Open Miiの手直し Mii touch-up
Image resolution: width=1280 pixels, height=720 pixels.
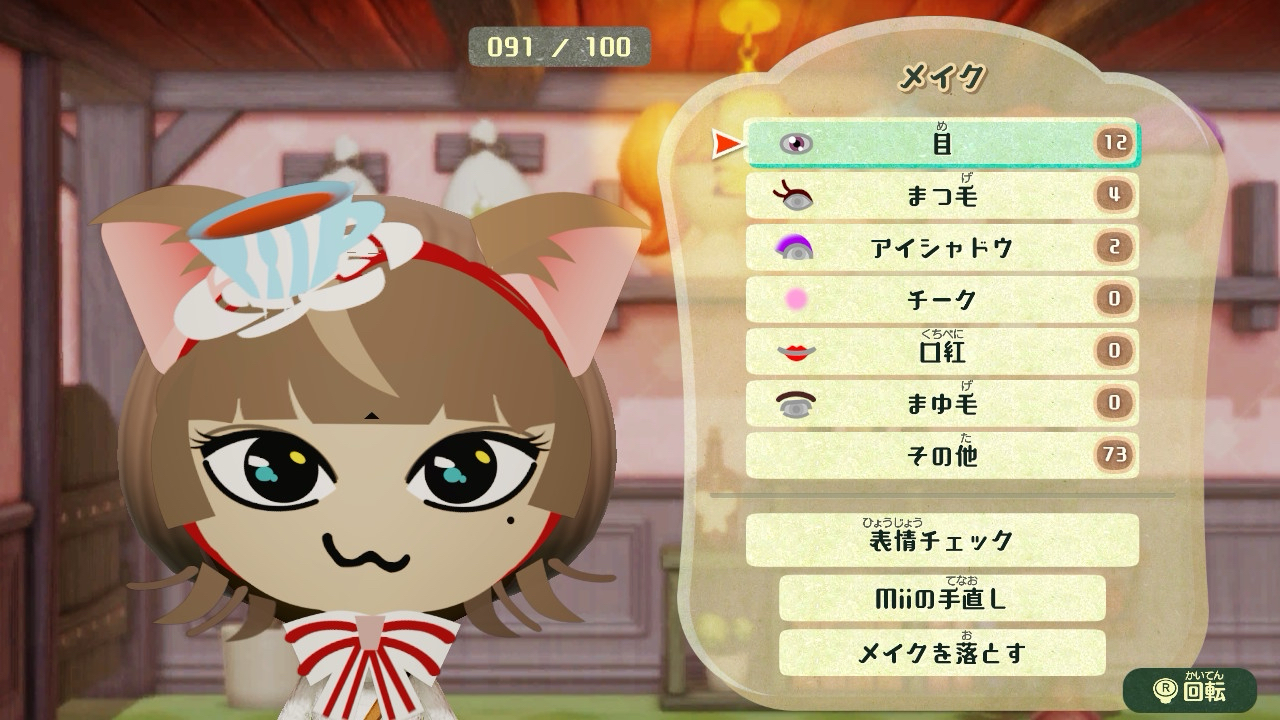point(941,598)
